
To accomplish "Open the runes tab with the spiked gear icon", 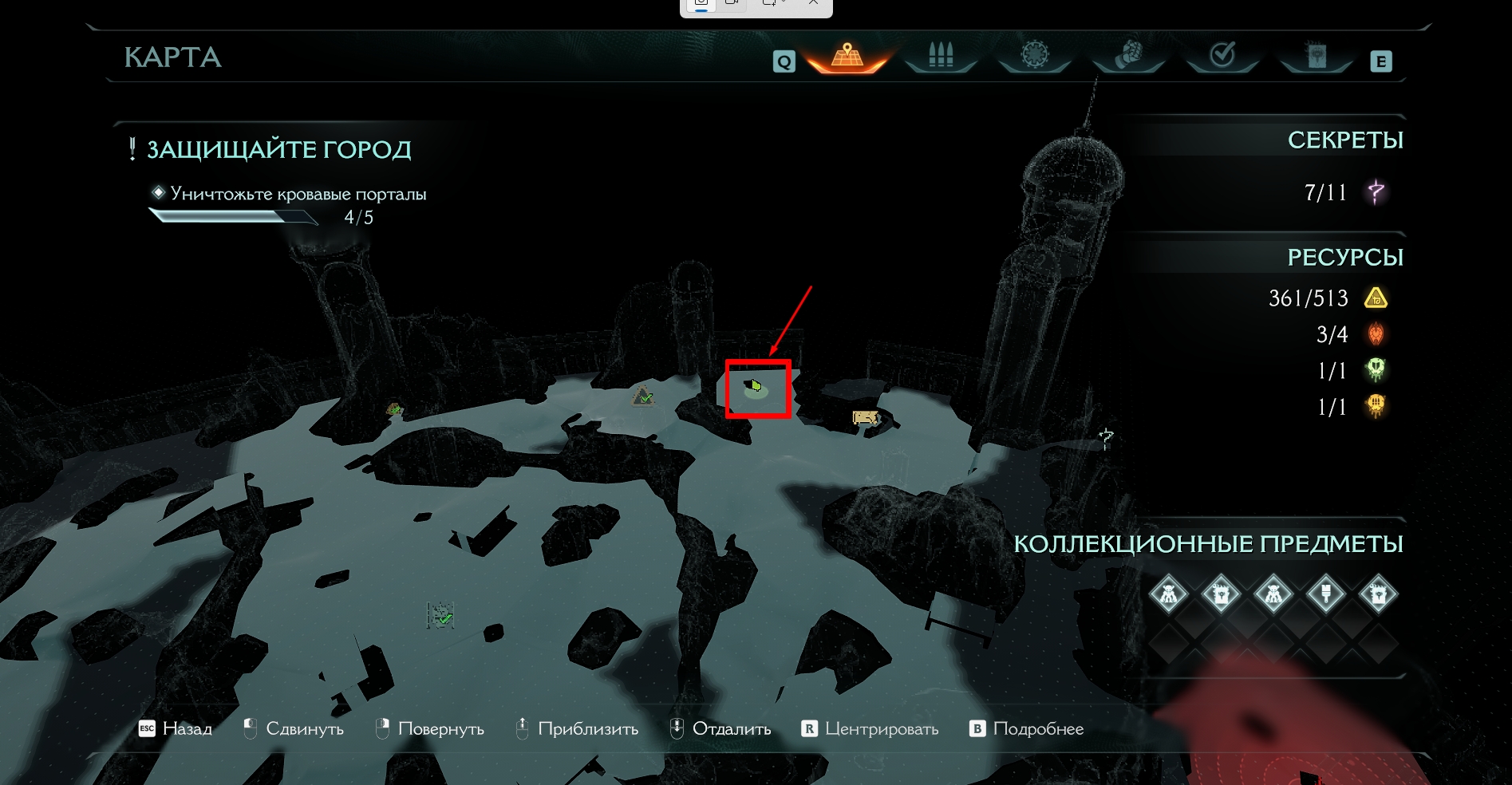I will click(x=1035, y=55).
